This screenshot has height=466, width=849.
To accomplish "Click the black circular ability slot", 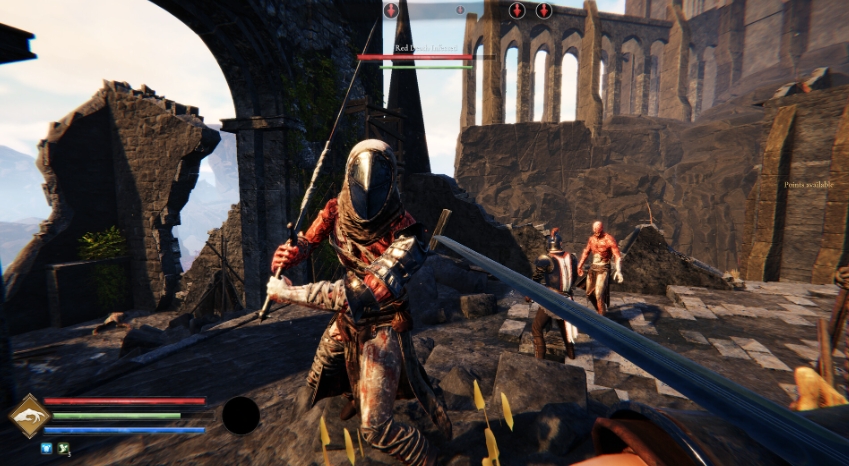I will coord(240,414).
